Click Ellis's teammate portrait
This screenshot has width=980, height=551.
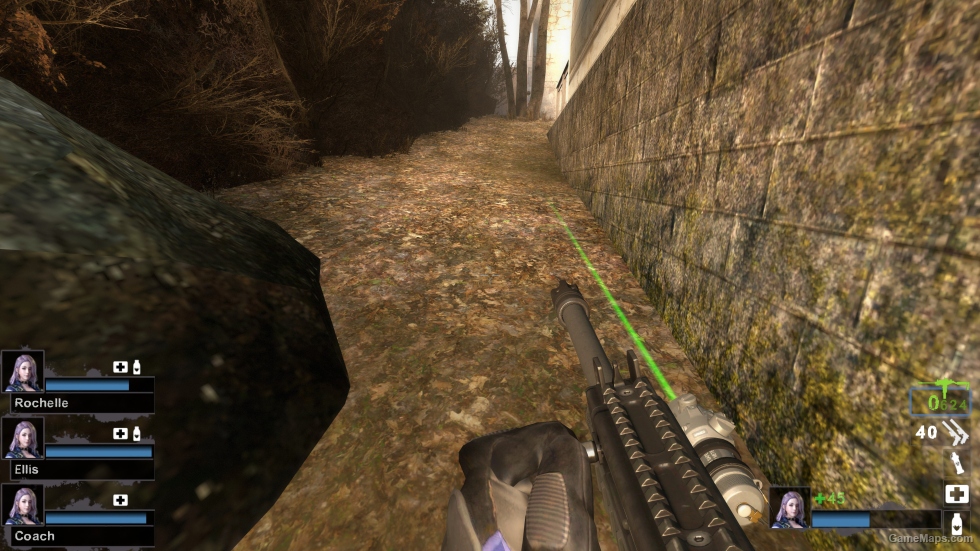pyautogui.click(x=22, y=438)
